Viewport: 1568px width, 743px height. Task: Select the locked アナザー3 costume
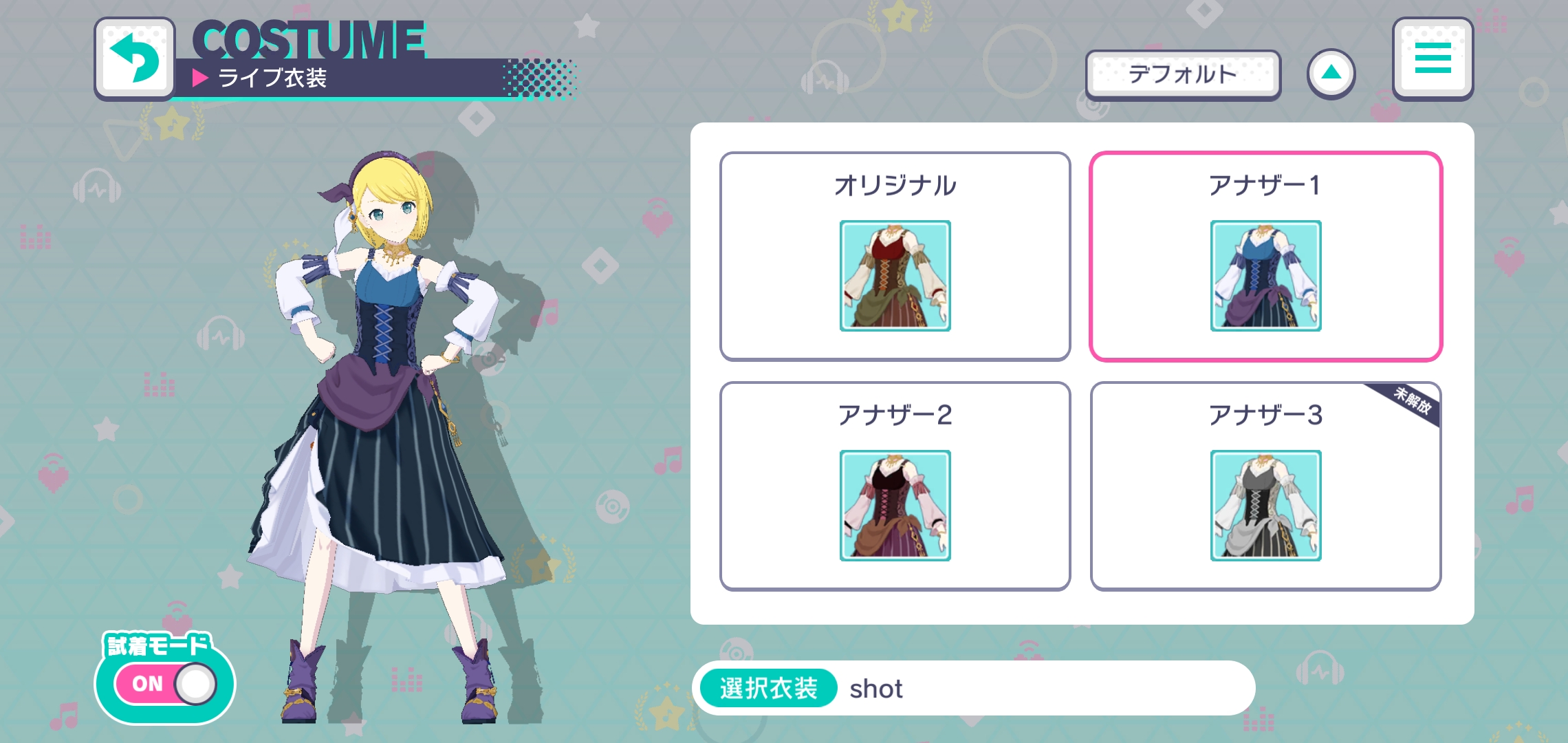(x=1265, y=486)
